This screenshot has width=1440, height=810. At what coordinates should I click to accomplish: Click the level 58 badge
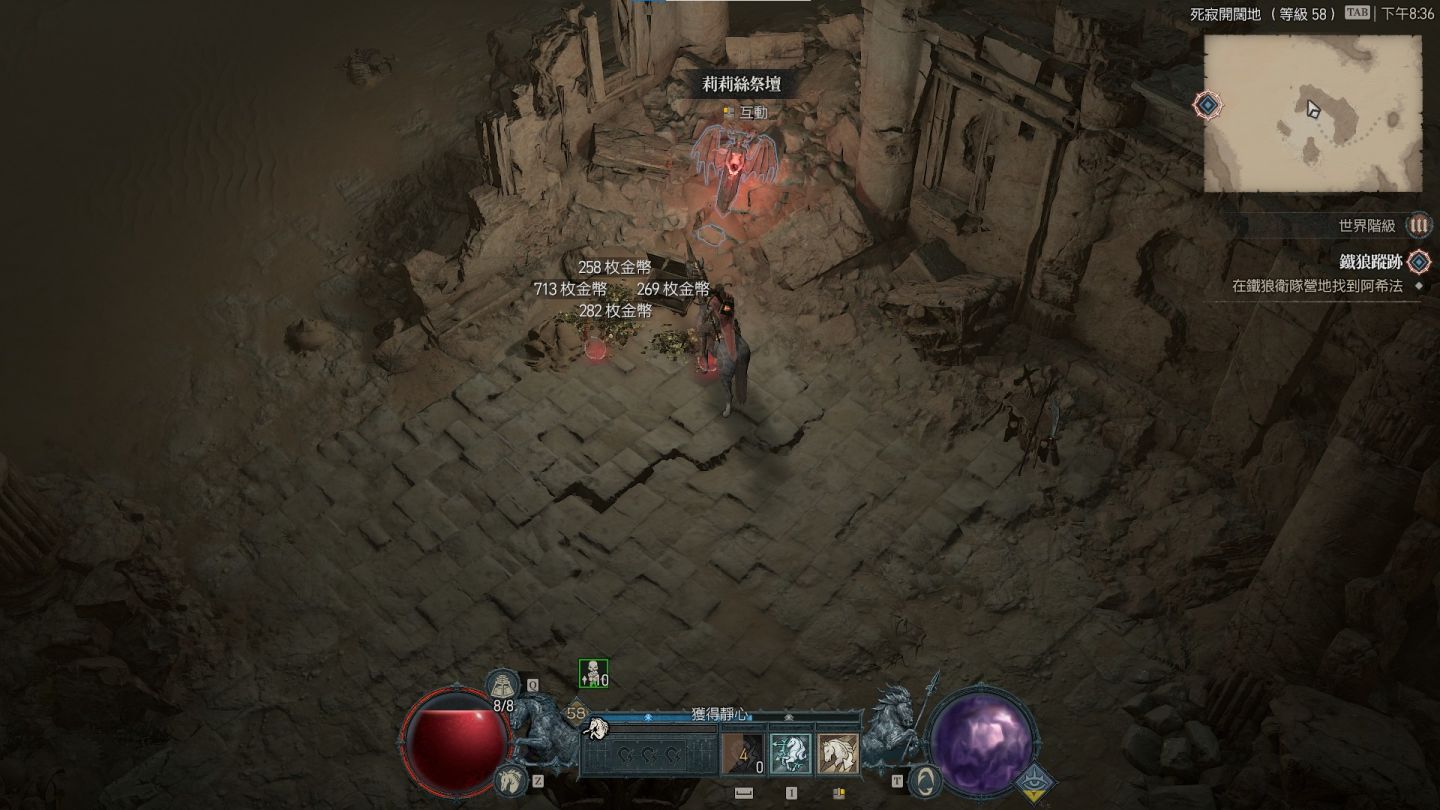576,713
